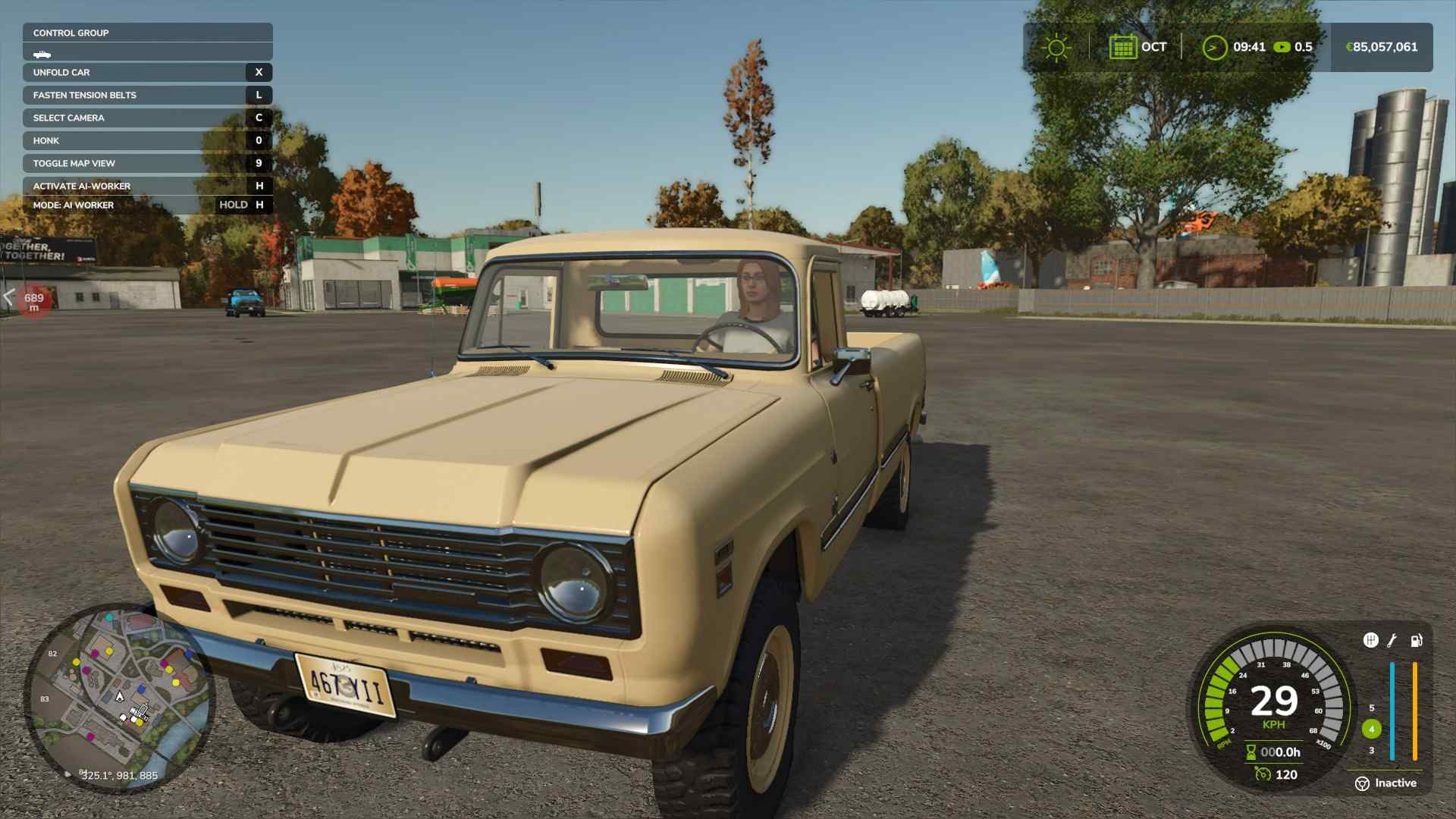Click the wrench damage icon
1456x819 pixels.
click(1392, 641)
